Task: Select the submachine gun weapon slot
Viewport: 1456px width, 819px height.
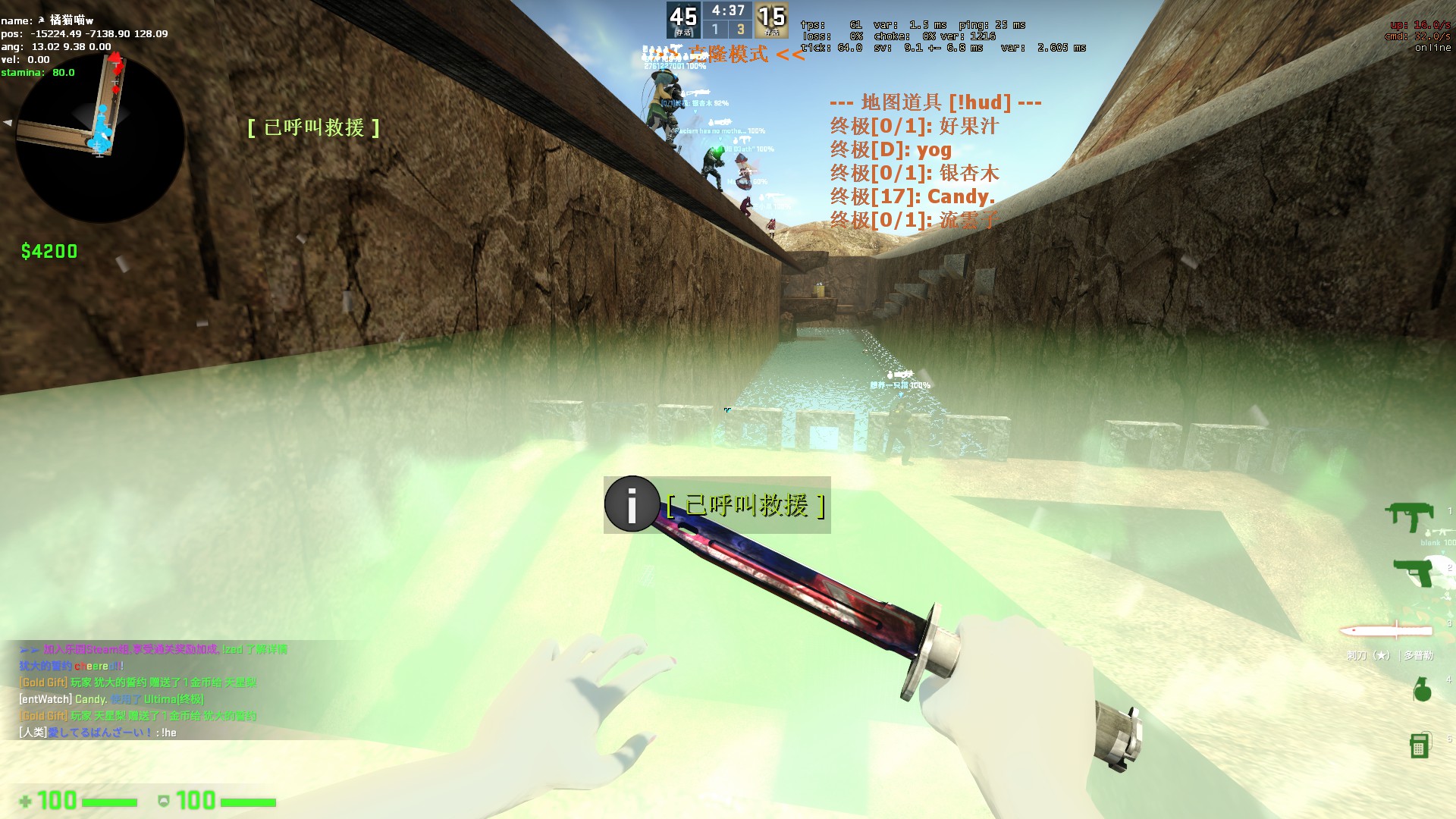Action: [1409, 517]
